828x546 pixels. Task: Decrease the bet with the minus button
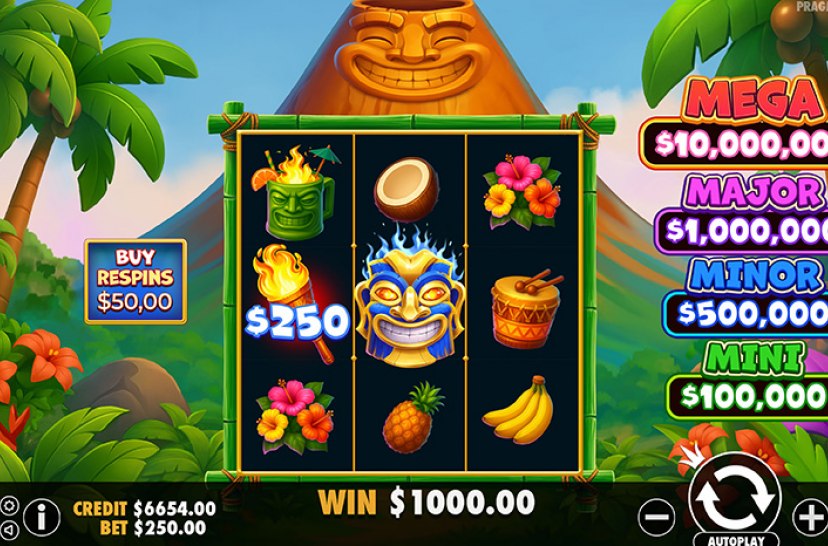tap(656, 517)
